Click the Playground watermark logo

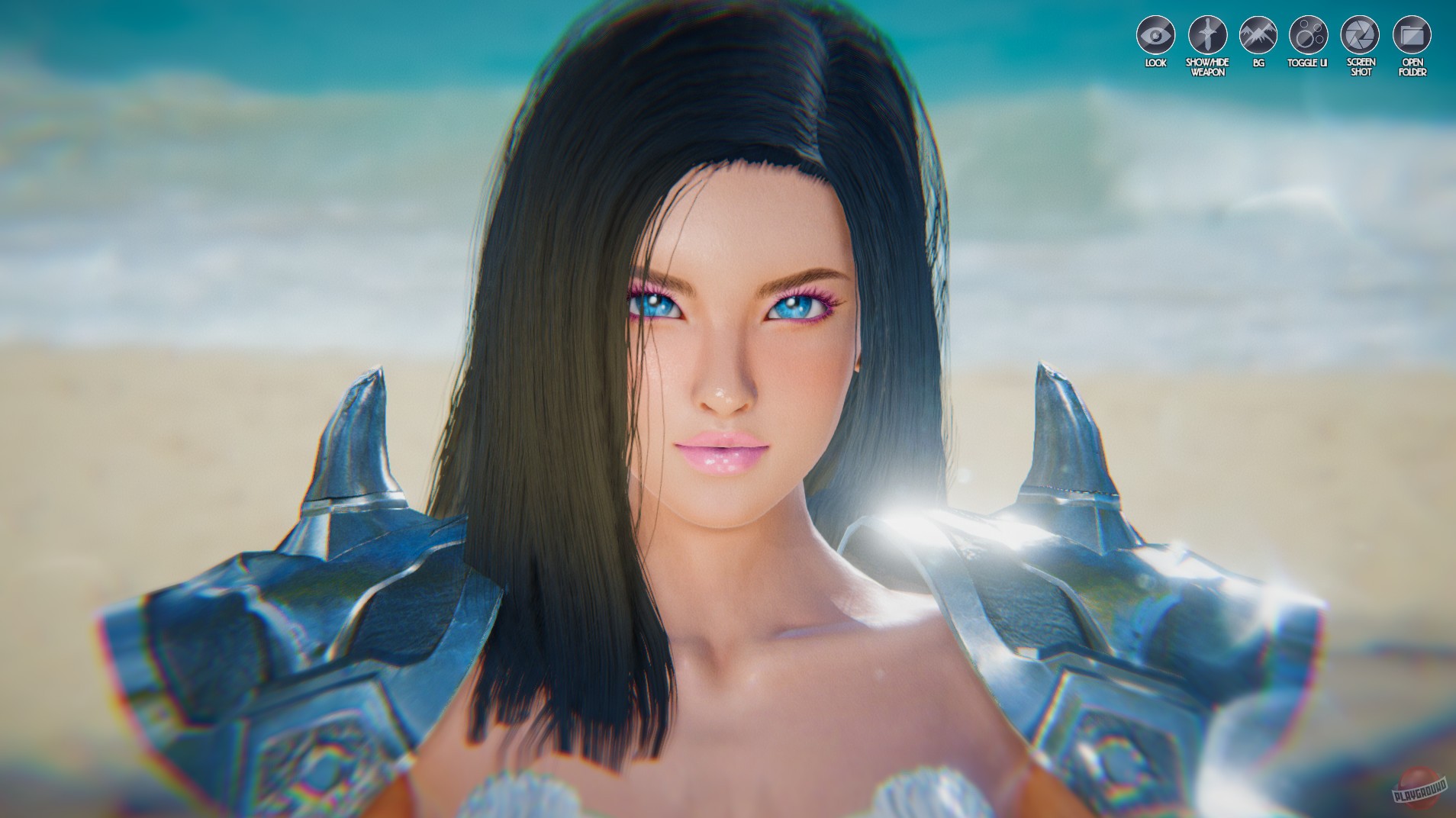1418,788
